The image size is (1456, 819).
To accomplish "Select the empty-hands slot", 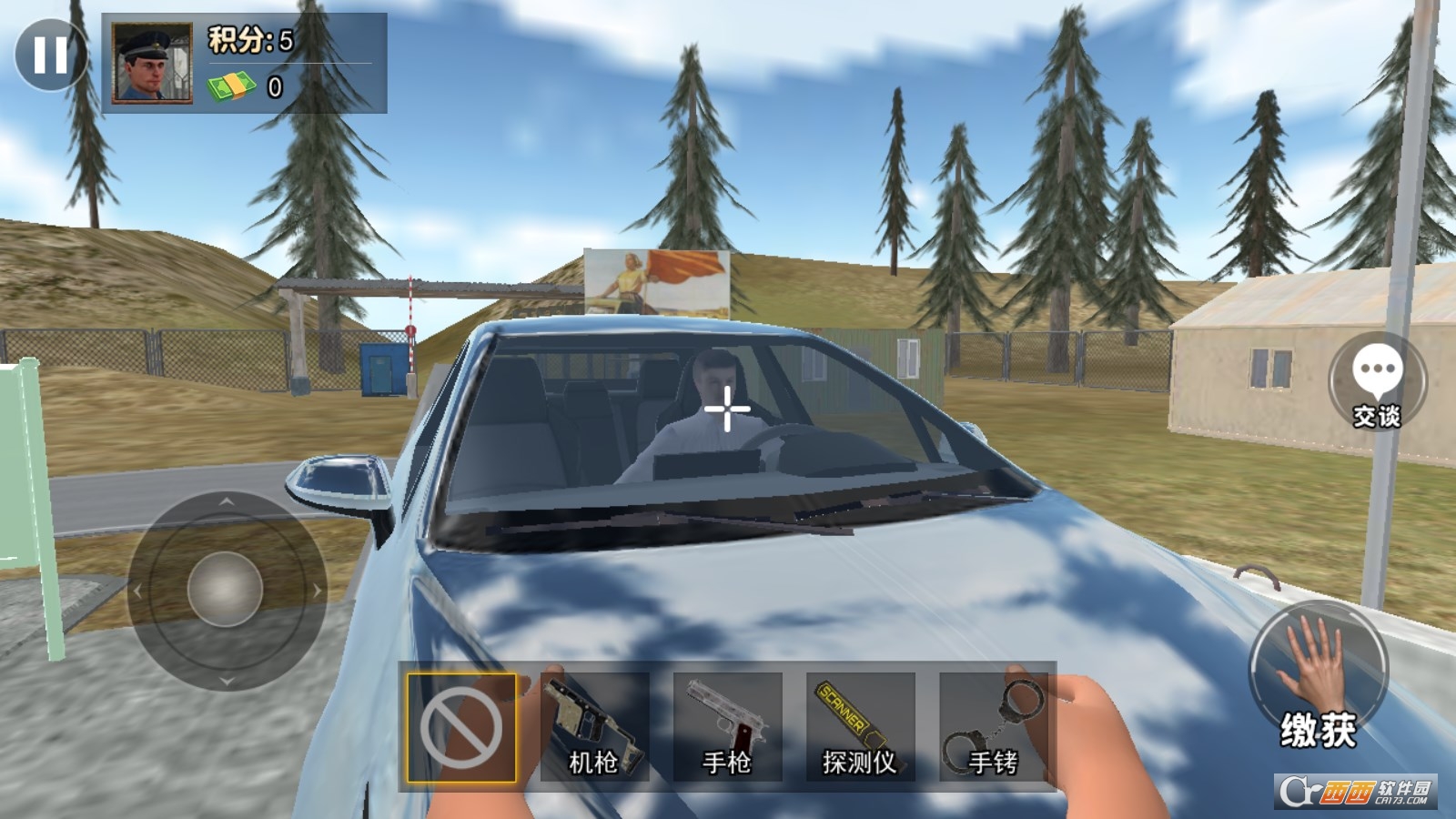I will click(461, 727).
